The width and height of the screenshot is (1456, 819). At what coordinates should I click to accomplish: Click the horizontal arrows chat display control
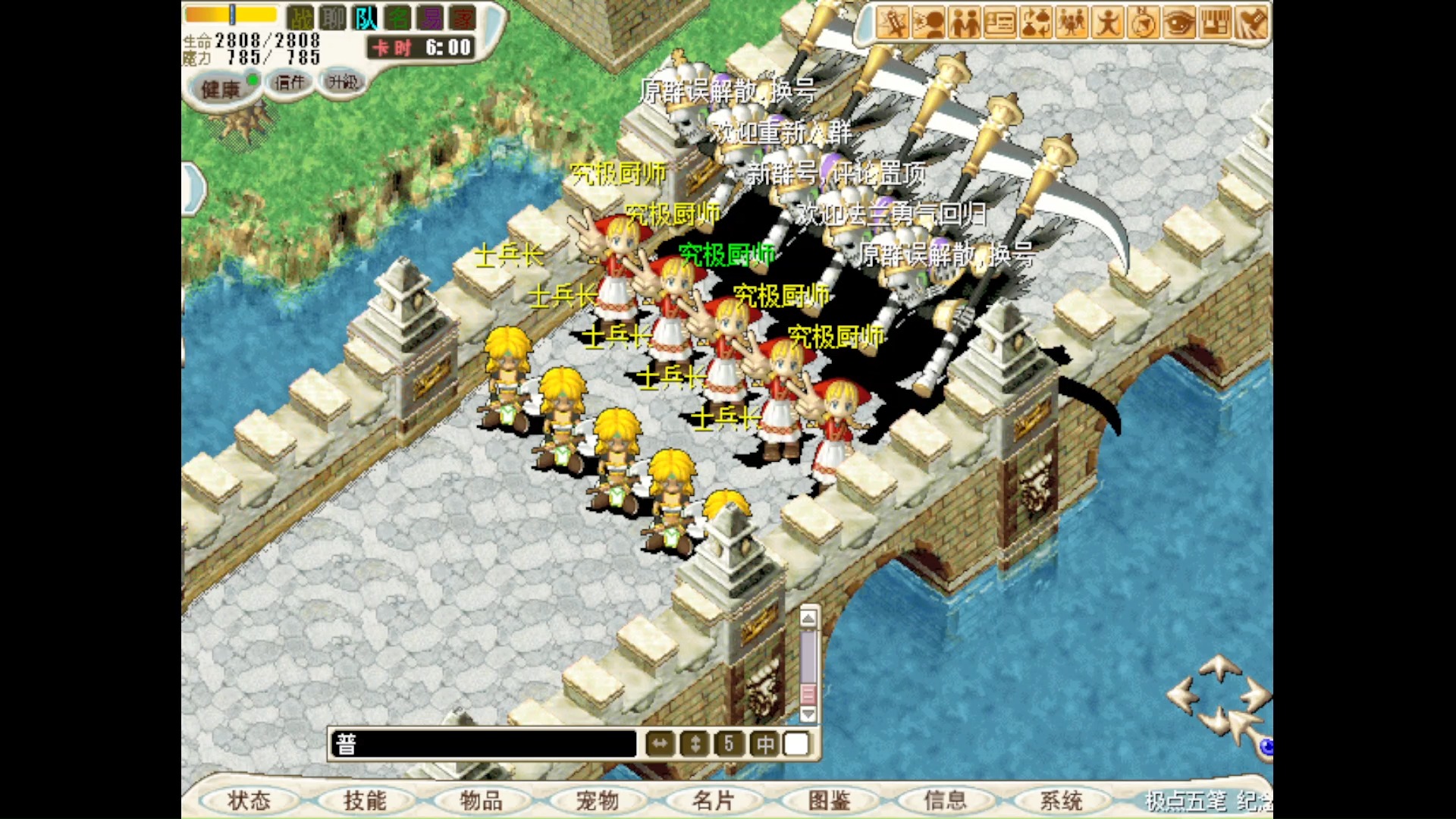point(659,744)
